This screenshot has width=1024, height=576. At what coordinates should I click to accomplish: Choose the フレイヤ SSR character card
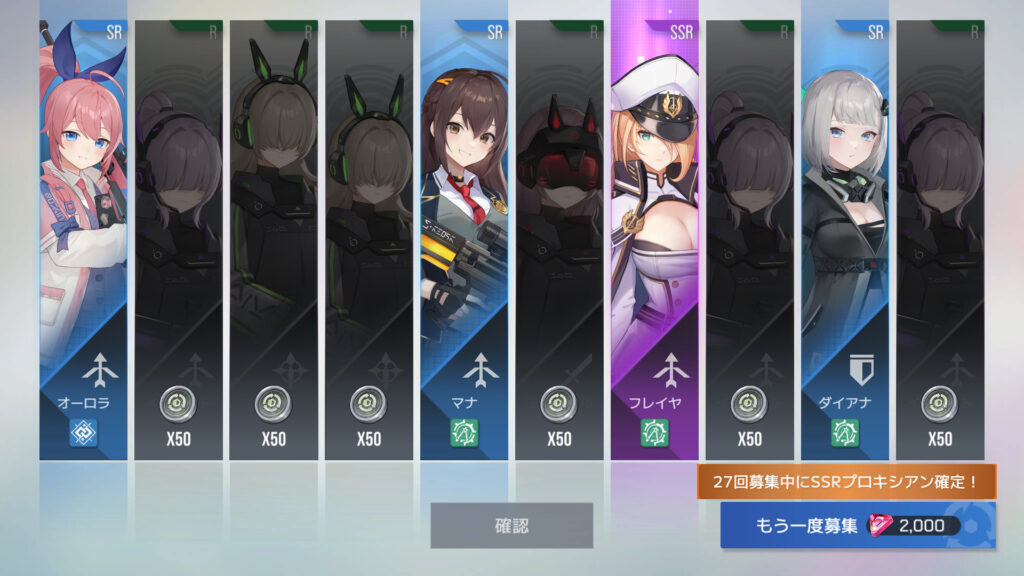pos(655,240)
